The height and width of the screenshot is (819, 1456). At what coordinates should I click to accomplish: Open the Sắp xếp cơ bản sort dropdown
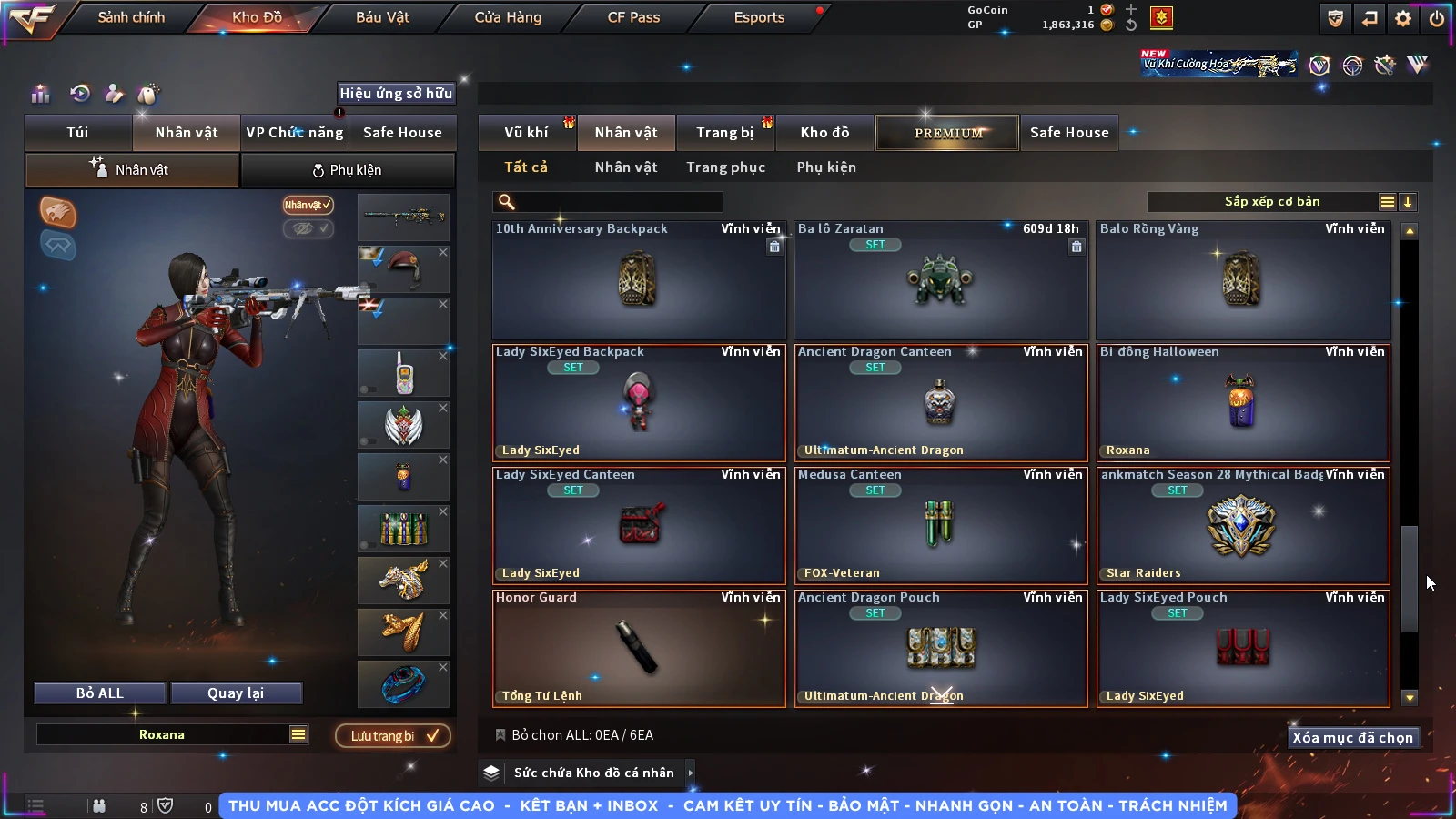1271,202
